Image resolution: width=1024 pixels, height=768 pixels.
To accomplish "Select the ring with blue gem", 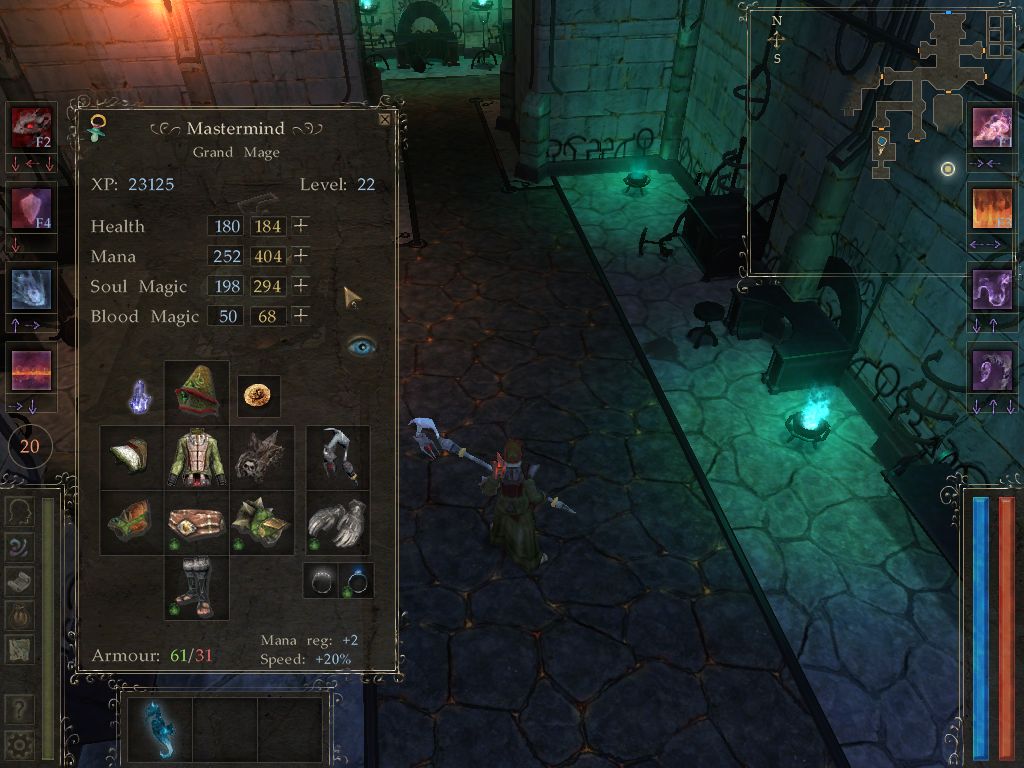I will click(356, 580).
